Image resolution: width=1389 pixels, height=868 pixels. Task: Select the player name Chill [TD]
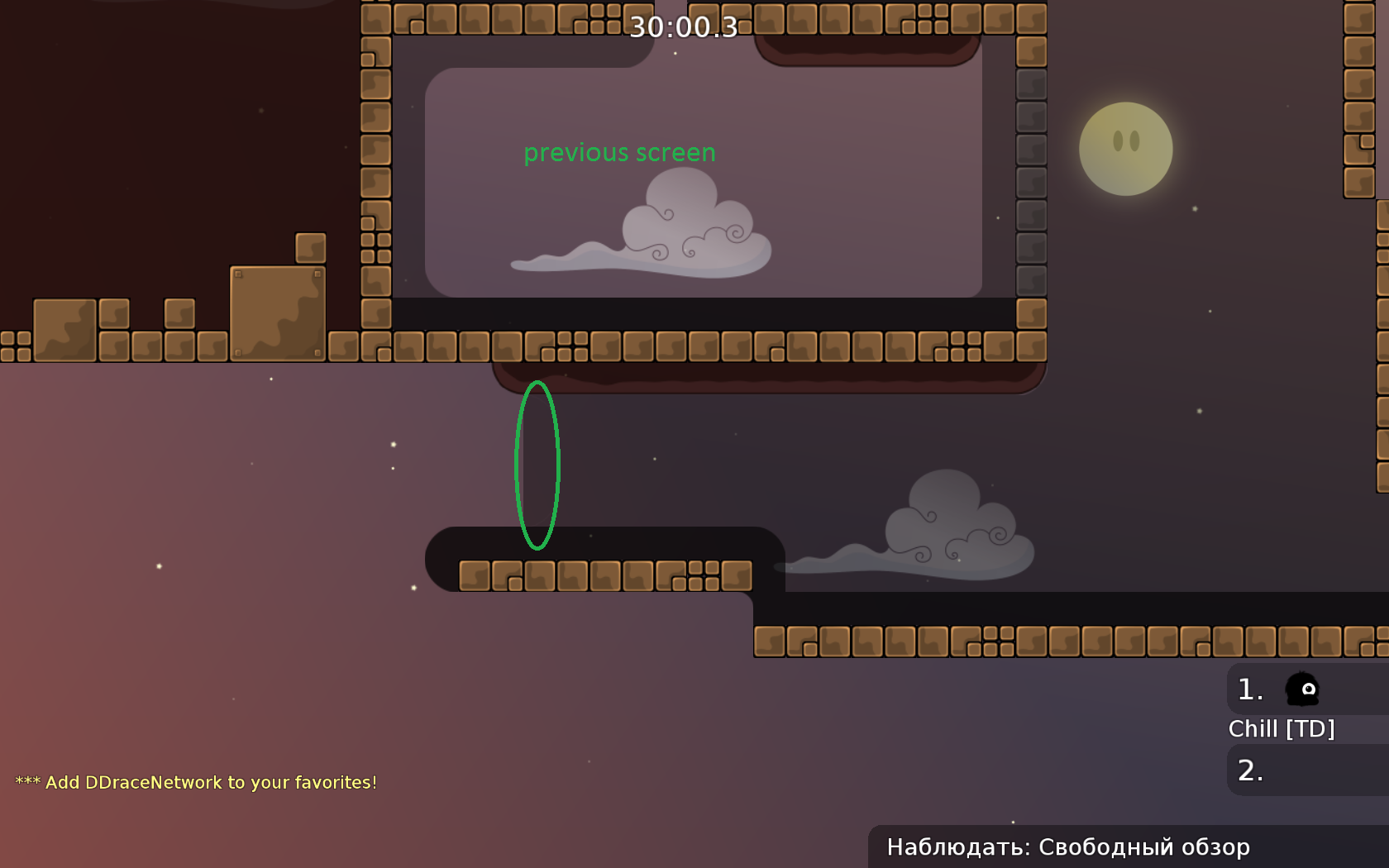point(1282,728)
